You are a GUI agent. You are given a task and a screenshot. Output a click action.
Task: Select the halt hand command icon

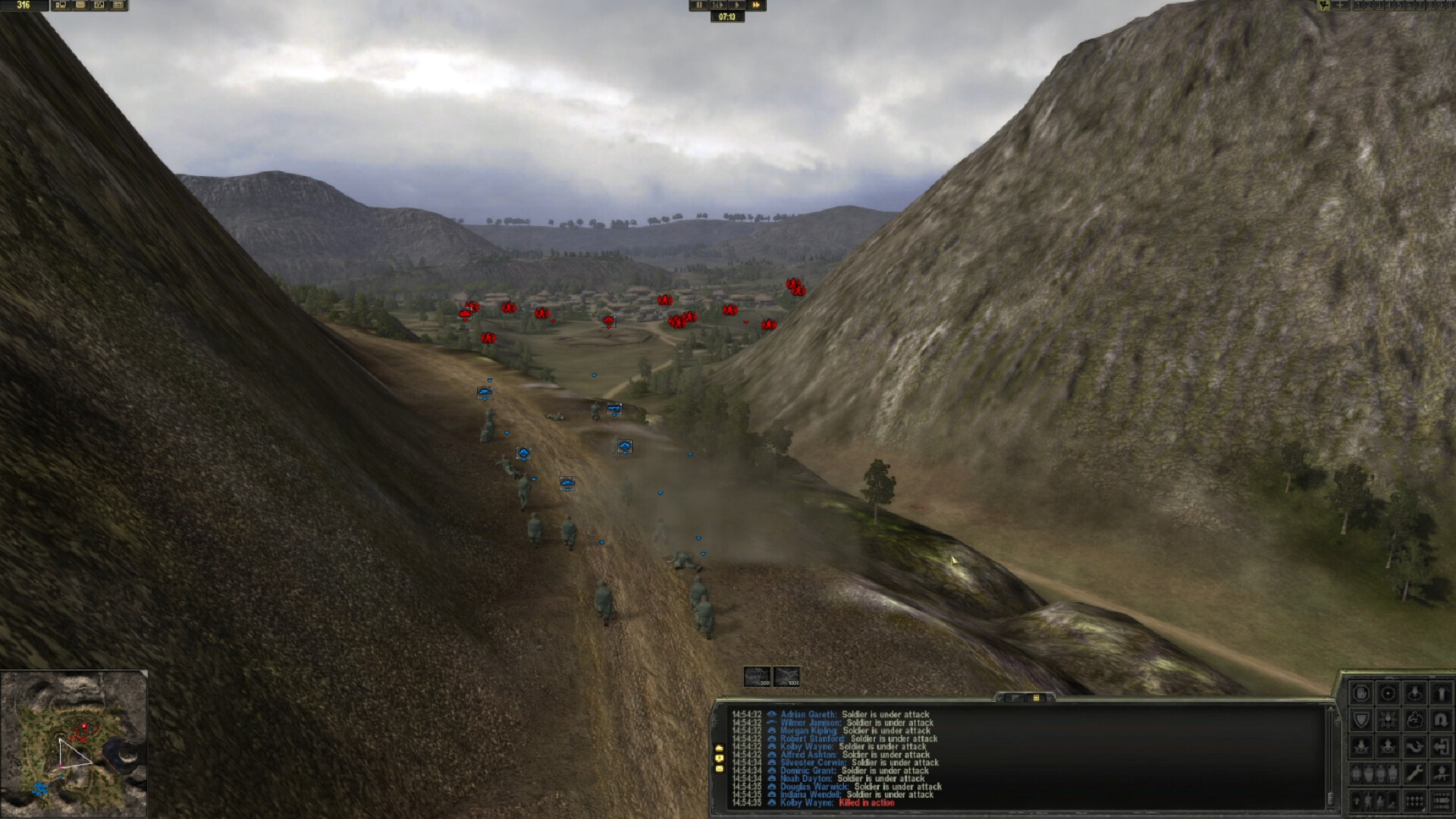[x=1362, y=692]
